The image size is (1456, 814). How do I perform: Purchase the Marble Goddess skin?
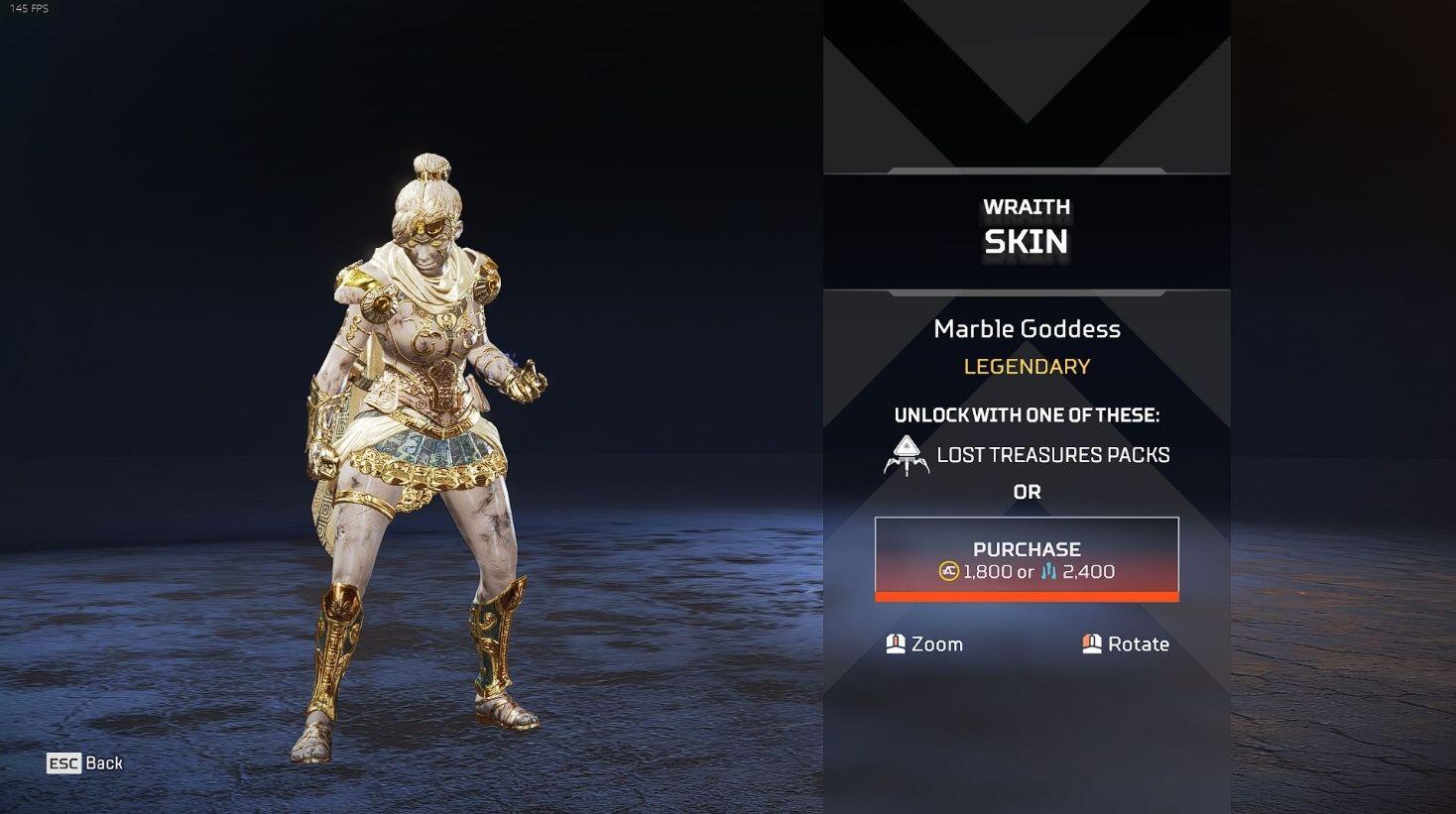(x=1027, y=559)
